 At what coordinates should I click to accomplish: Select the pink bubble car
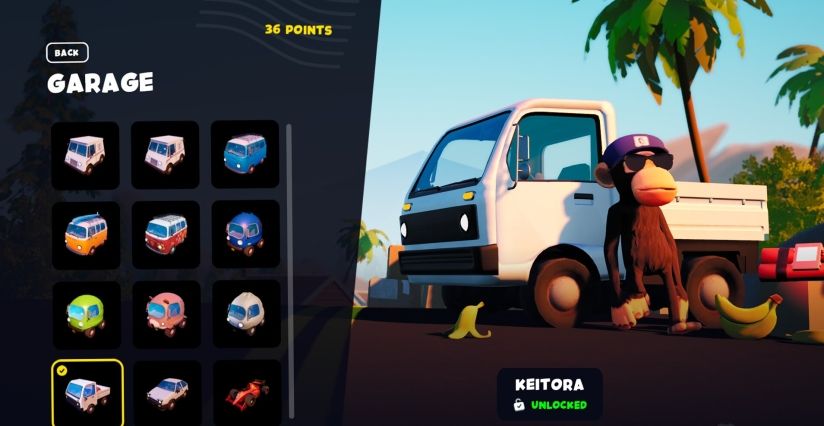166,314
